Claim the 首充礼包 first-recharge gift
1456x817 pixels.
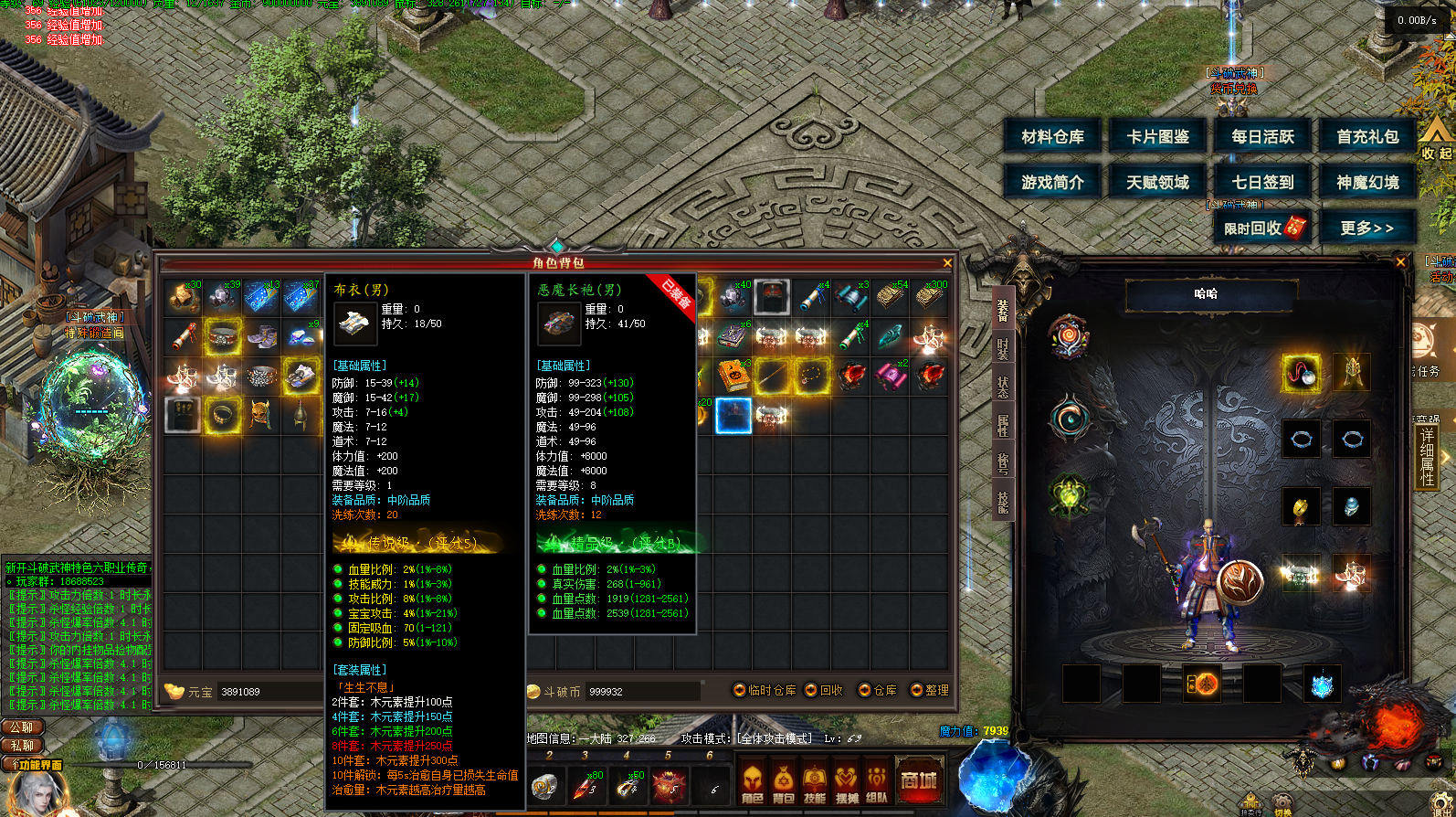coord(1367,137)
